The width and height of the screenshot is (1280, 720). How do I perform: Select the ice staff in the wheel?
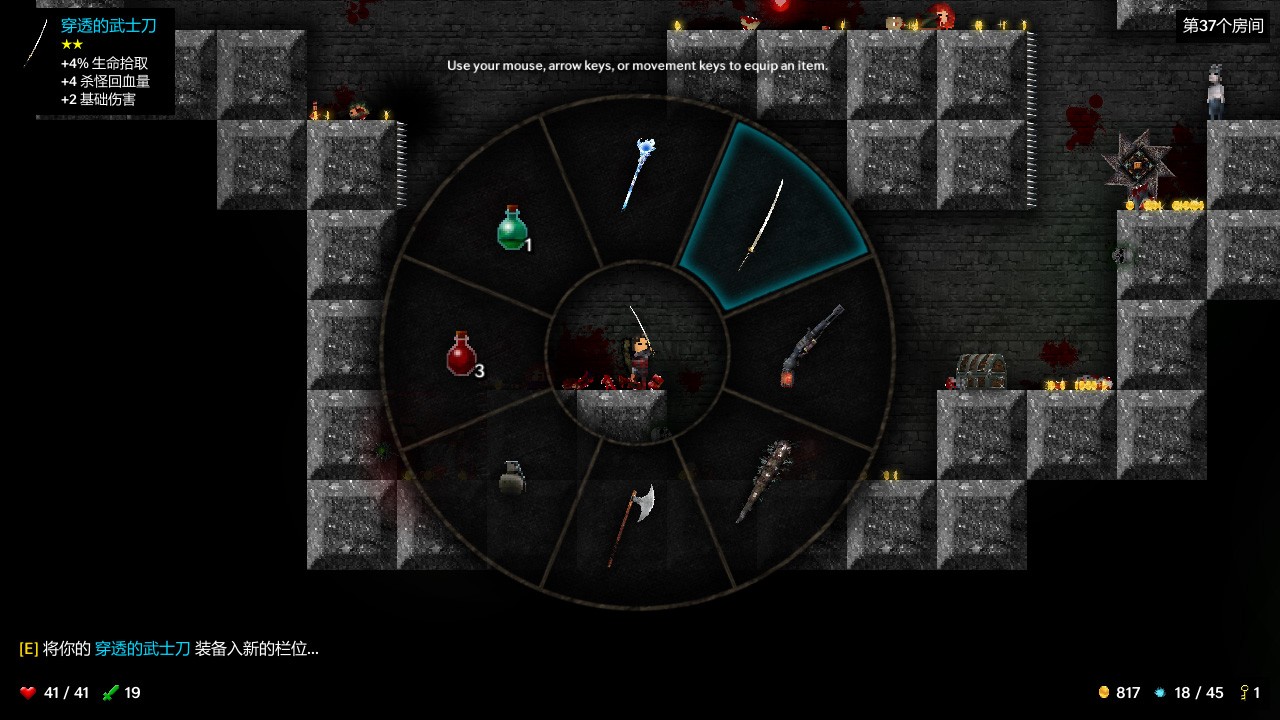(x=637, y=175)
